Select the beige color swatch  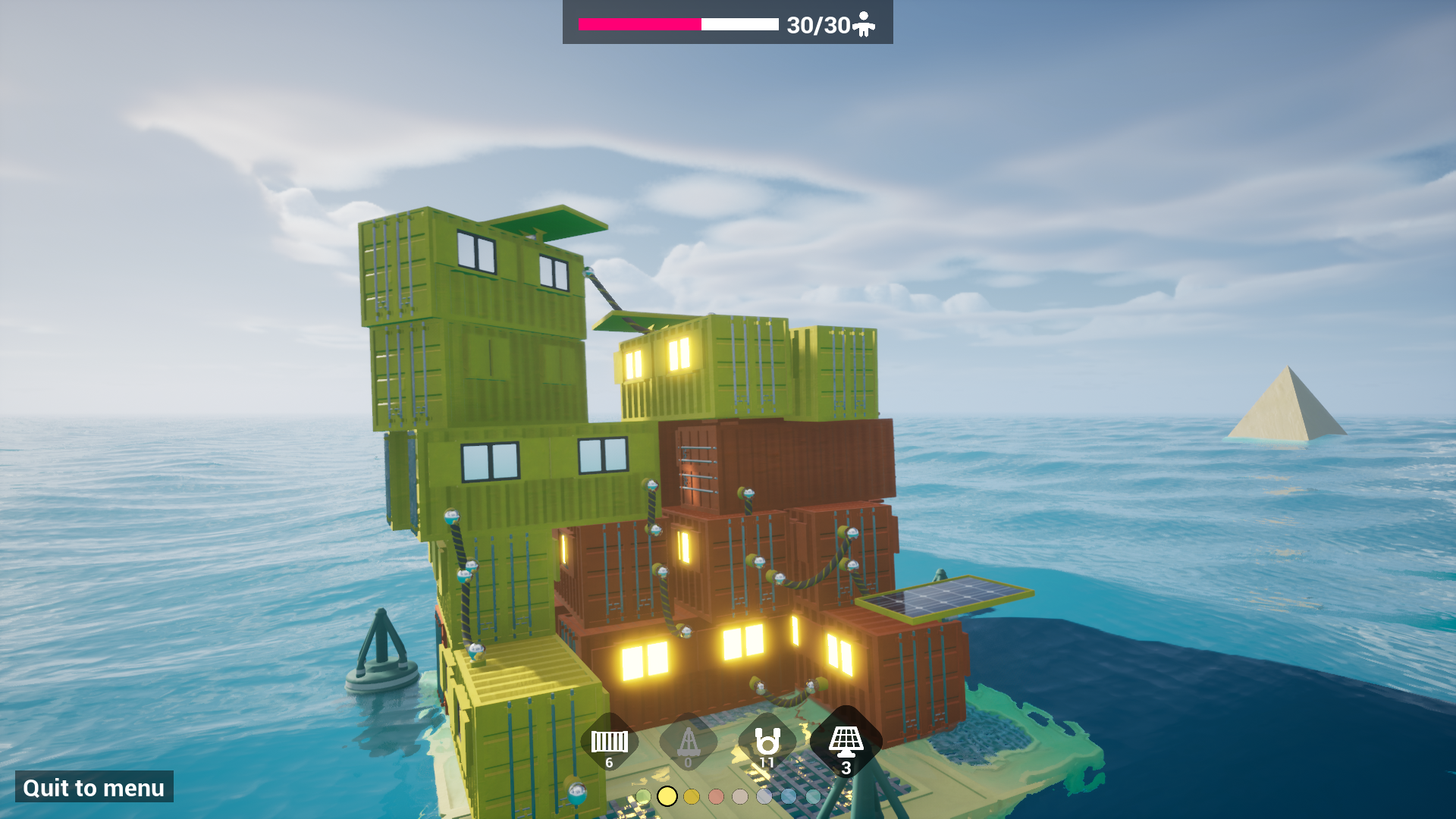(740, 796)
